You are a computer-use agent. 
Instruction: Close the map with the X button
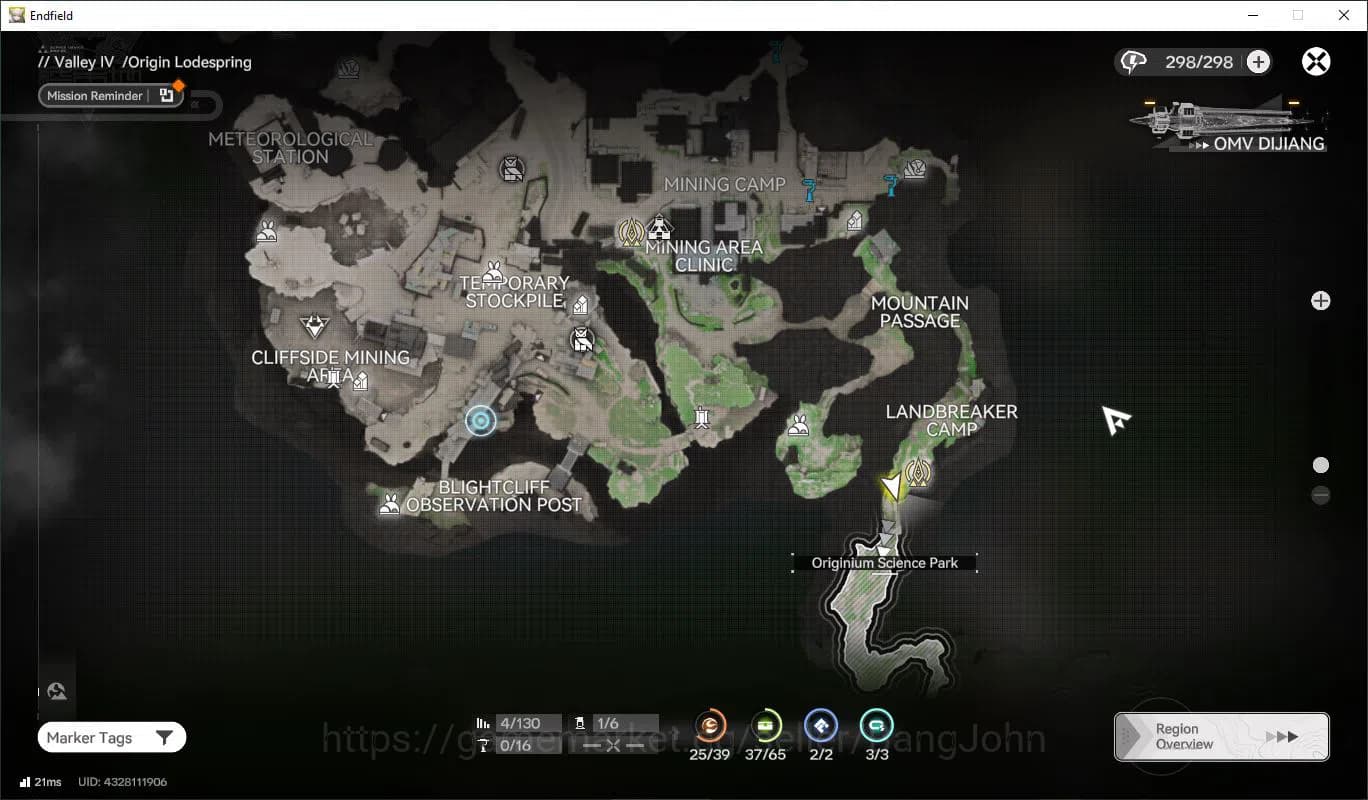[x=1316, y=62]
